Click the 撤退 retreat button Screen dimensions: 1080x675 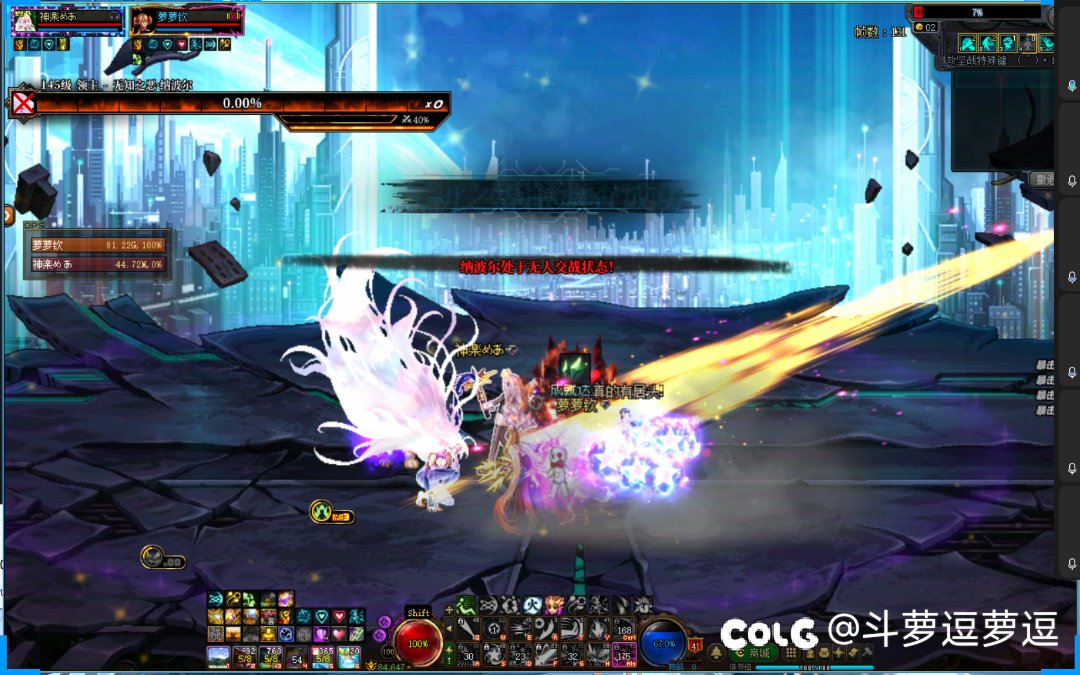click(x=1043, y=180)
